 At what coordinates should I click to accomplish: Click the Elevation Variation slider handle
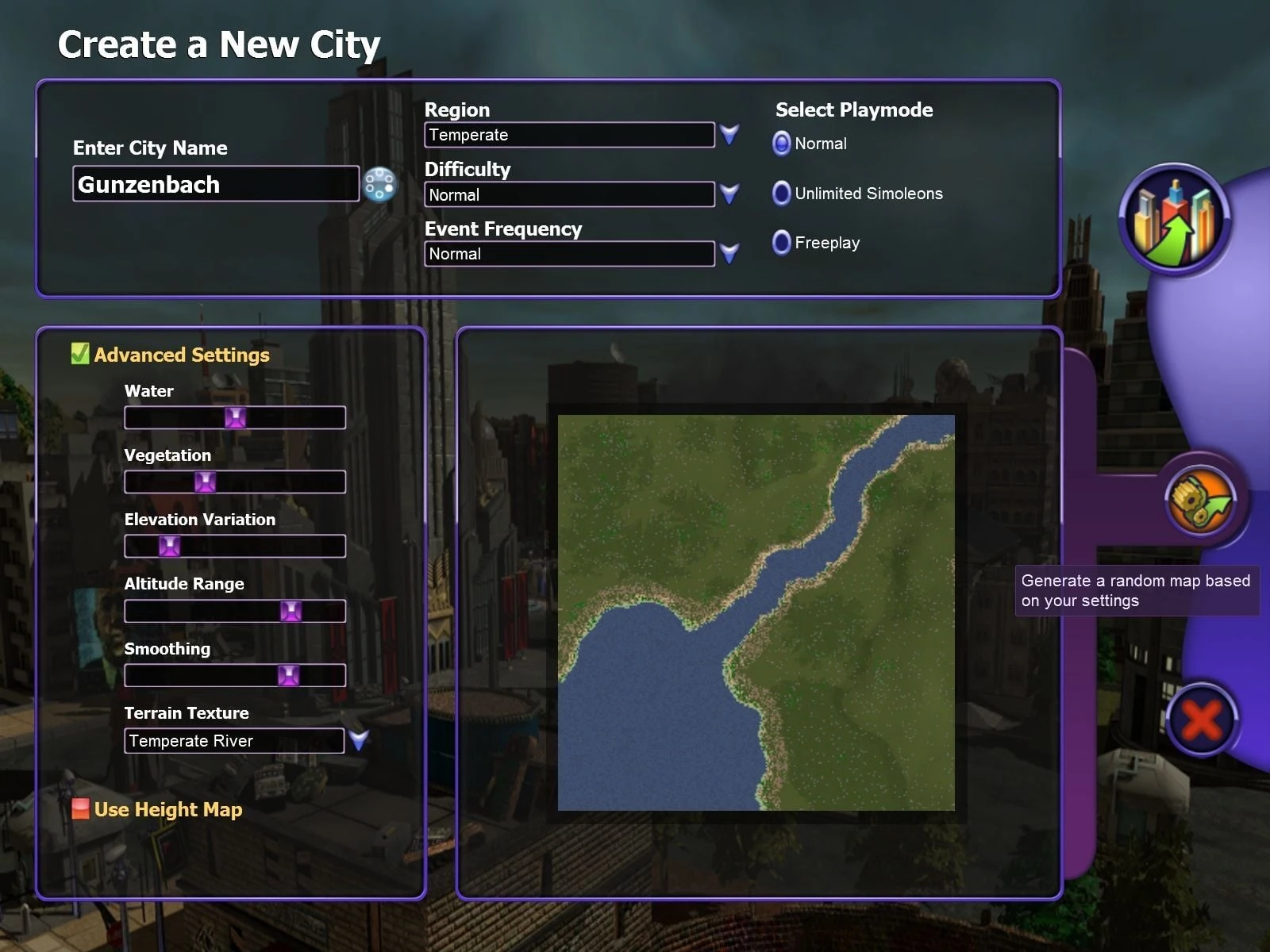169,546
